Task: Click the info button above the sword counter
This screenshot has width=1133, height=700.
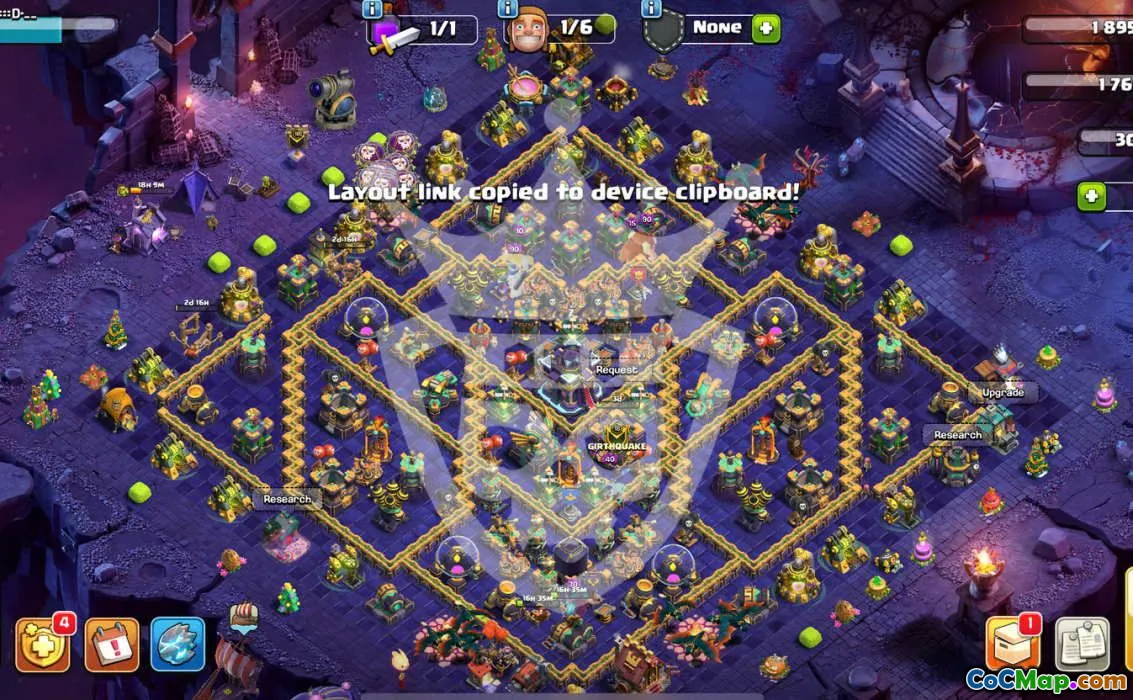Action: 373,10
